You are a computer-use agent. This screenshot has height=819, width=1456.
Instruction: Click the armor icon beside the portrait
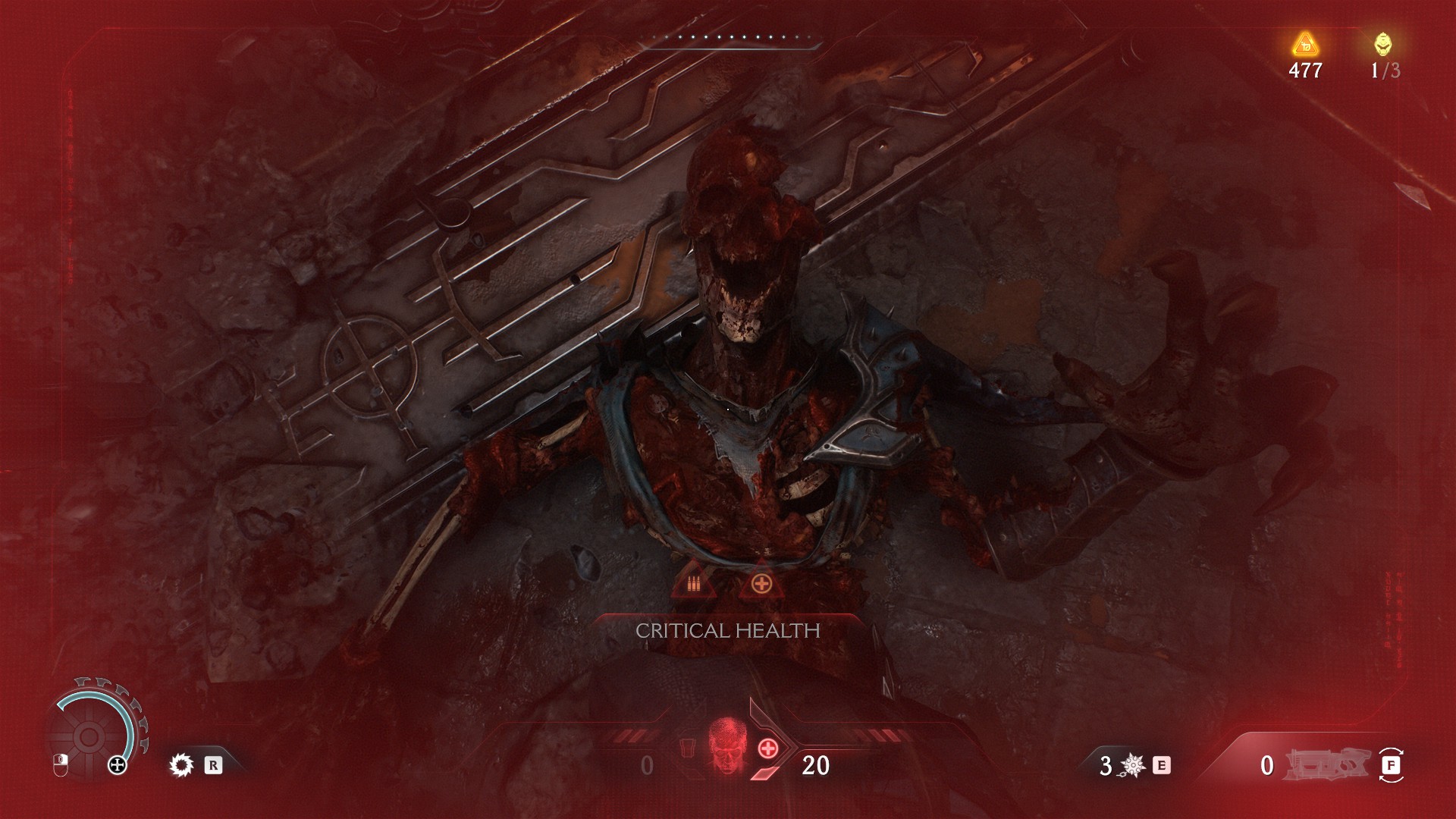[686, 747]
